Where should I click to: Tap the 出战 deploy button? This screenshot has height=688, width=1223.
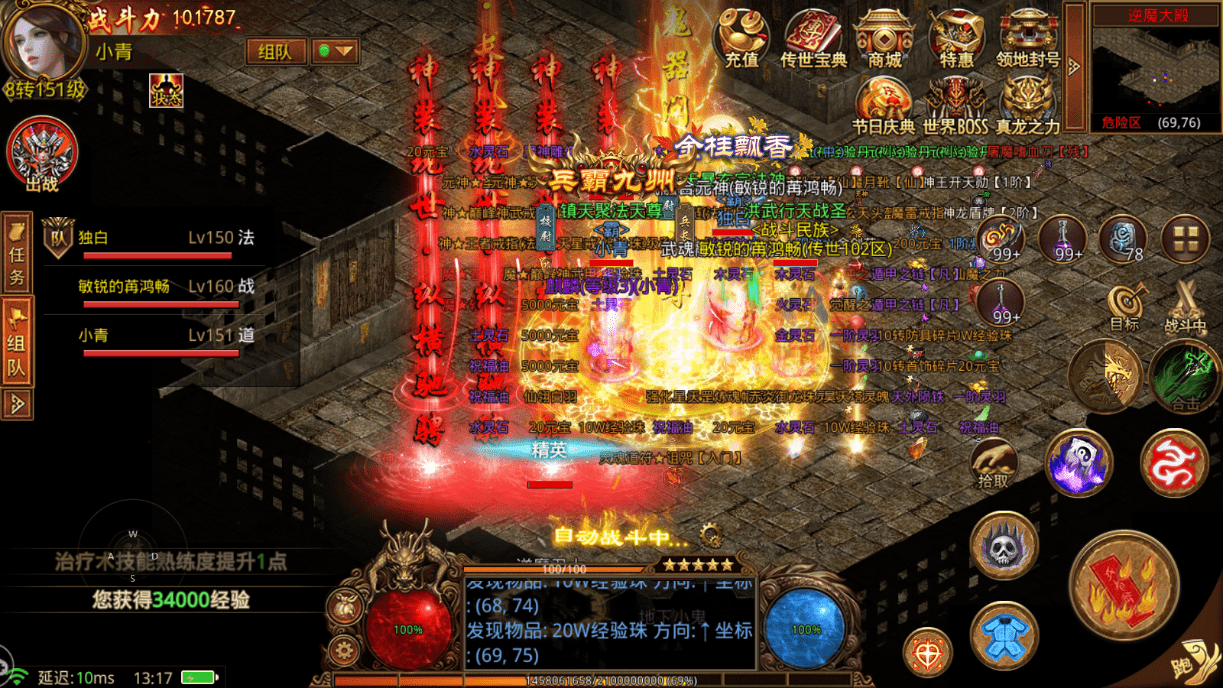click(42, 156)
